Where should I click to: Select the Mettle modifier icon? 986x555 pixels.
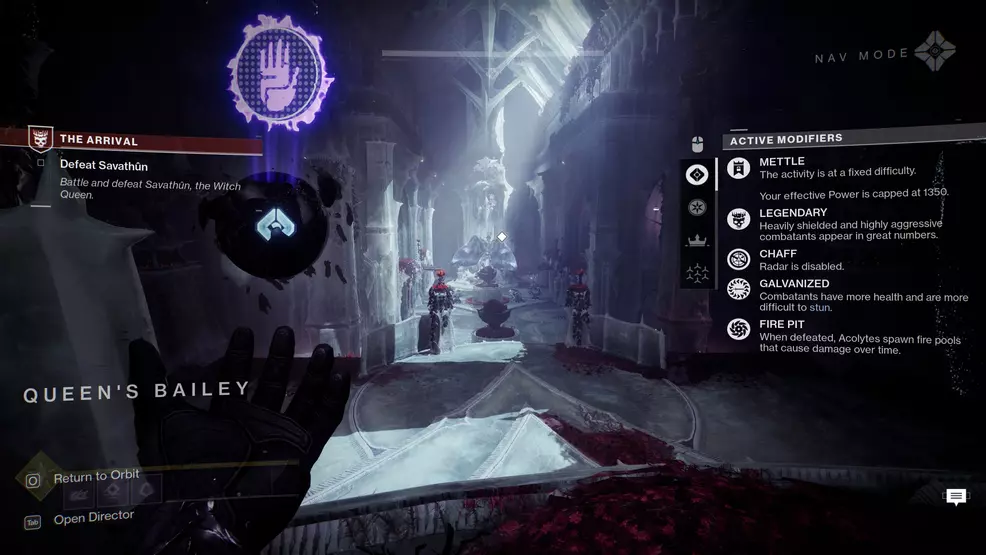click(738, 168)
